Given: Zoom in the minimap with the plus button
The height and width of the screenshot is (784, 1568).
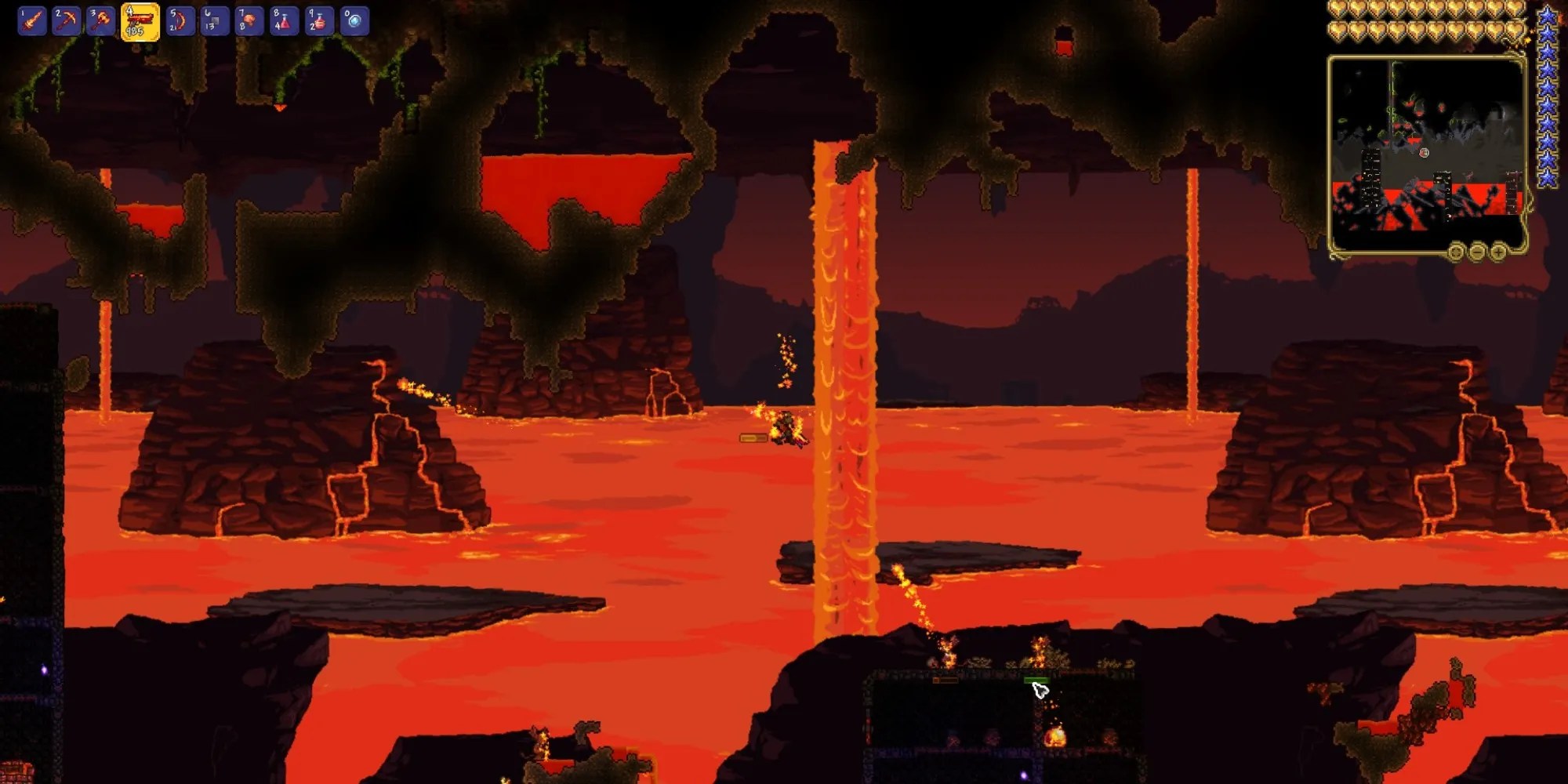Looking at the screenshot, I should coord(1497,252).
